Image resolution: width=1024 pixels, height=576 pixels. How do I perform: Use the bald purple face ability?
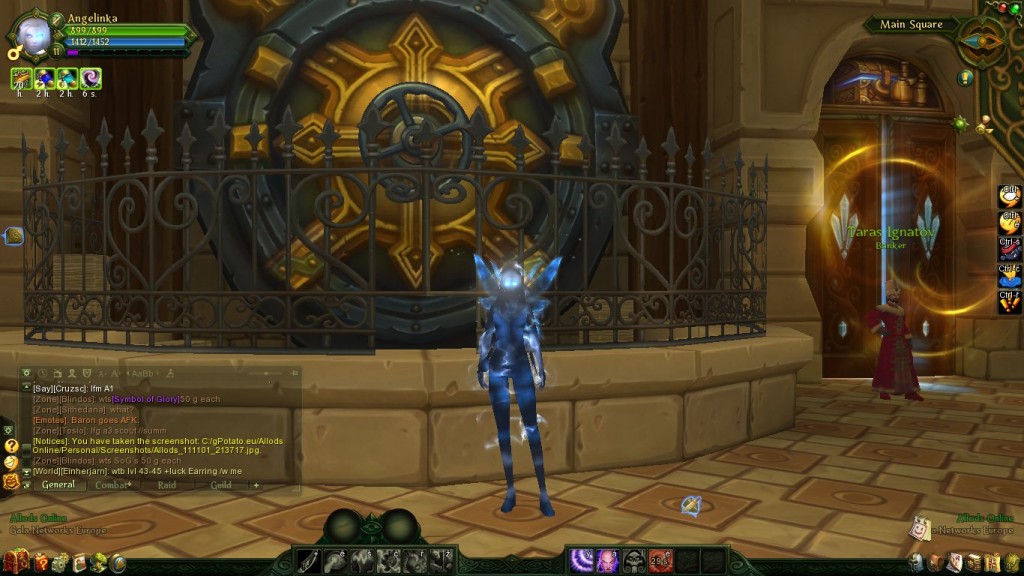[x=608, y=560]
